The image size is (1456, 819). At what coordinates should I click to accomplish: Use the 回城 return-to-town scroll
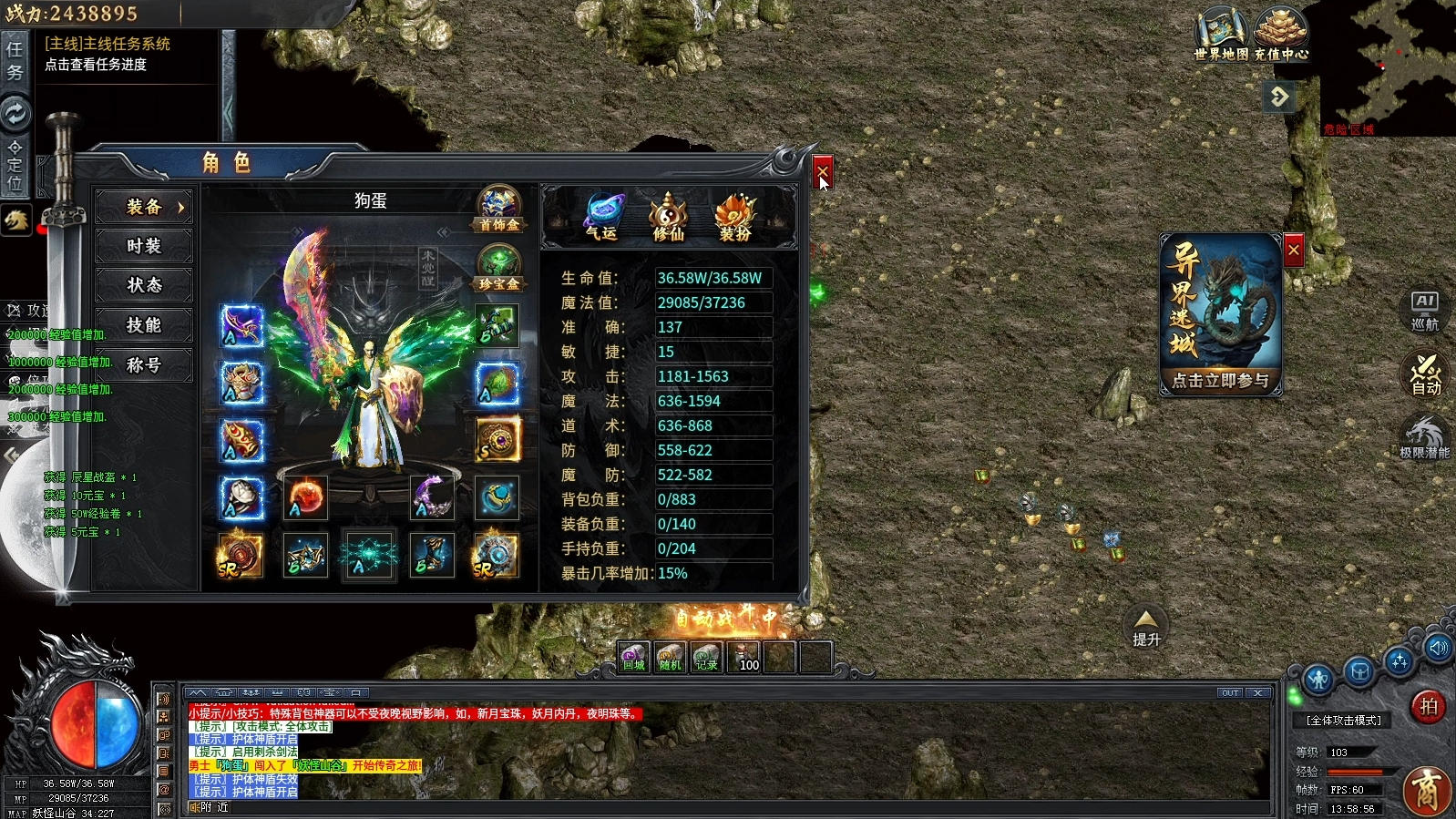[x=633, y=657]
